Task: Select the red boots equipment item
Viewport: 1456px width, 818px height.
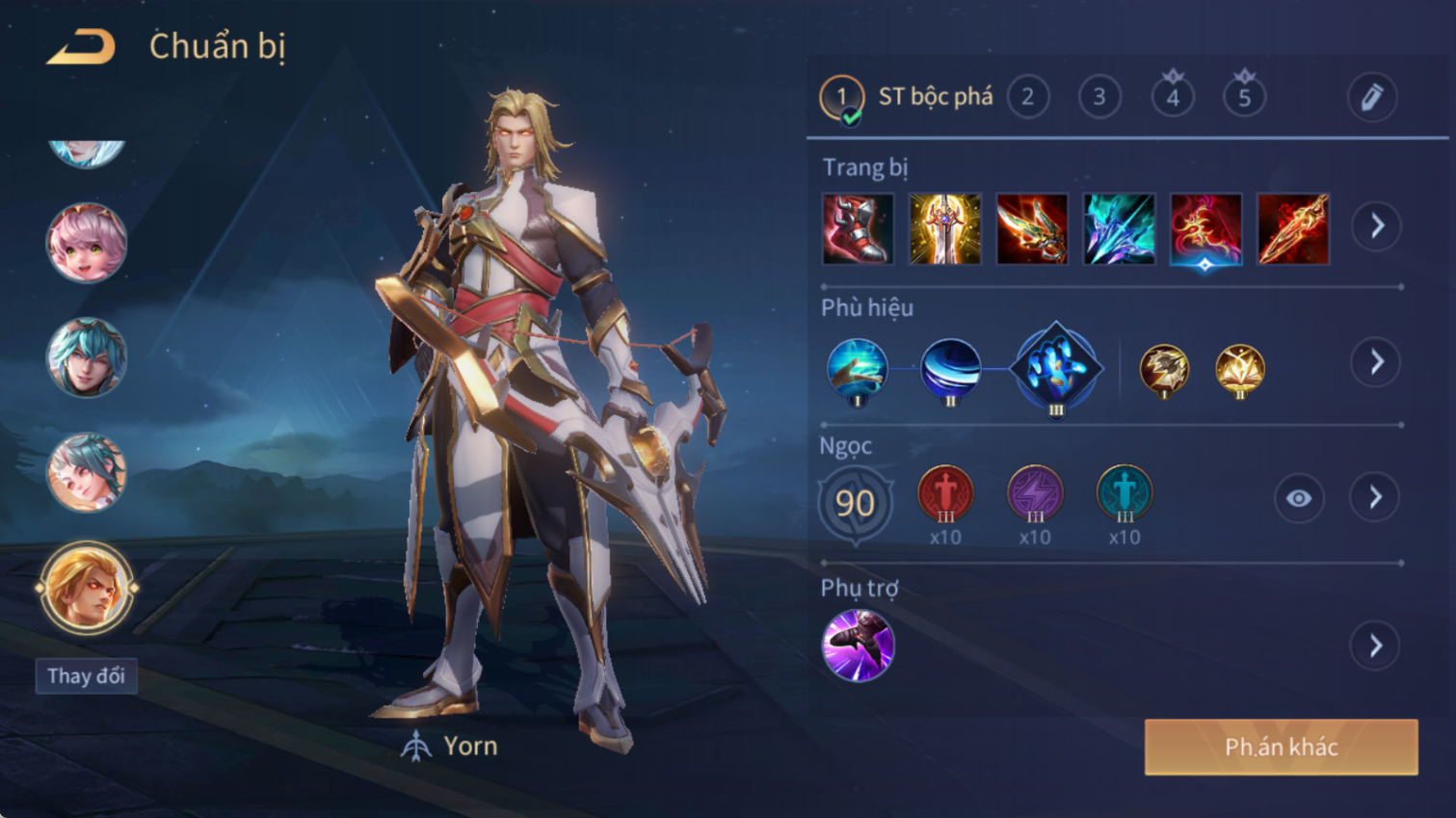Action: (x=858, y=229)
